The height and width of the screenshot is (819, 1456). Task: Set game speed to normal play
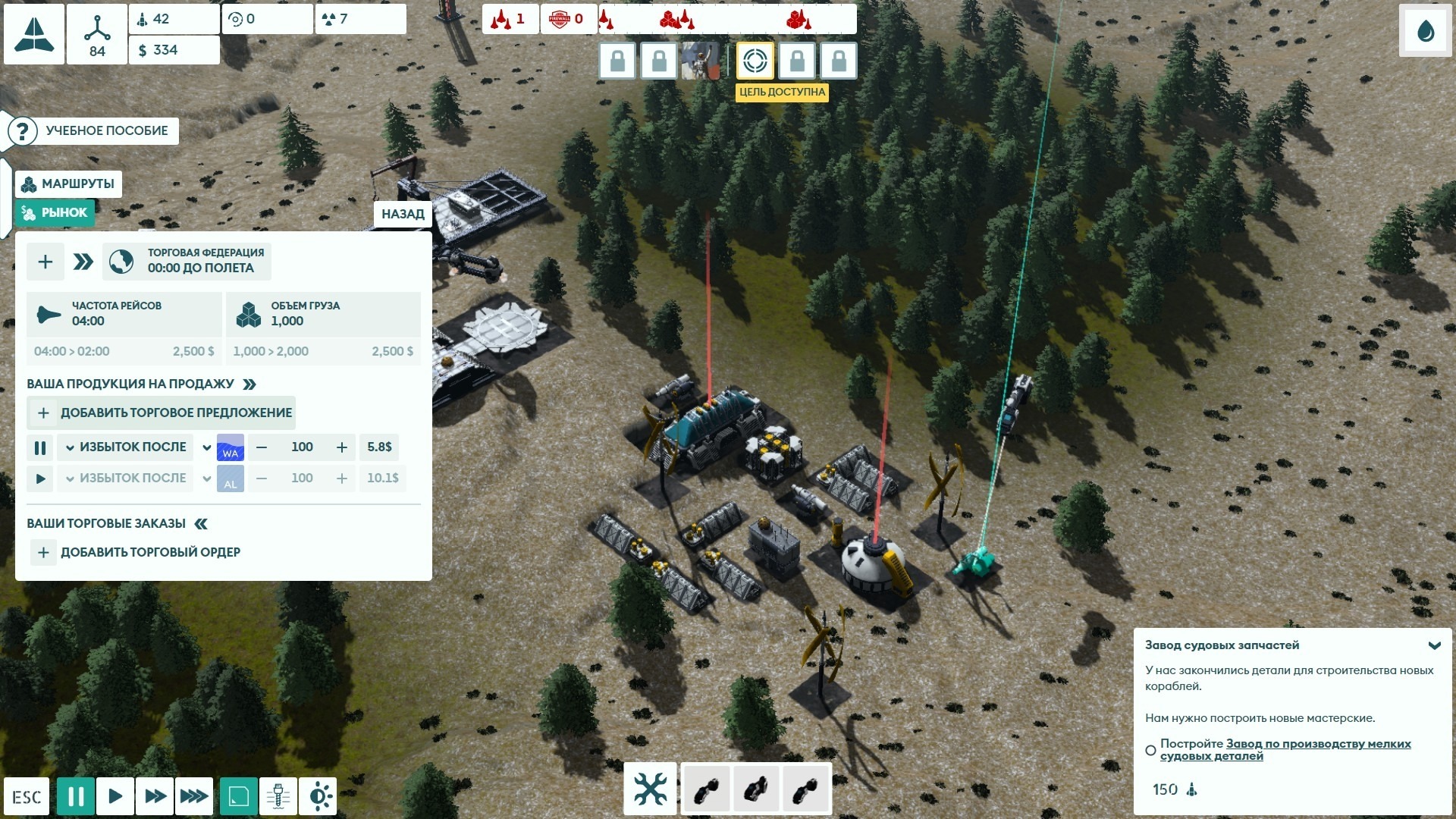pos(115,796)
